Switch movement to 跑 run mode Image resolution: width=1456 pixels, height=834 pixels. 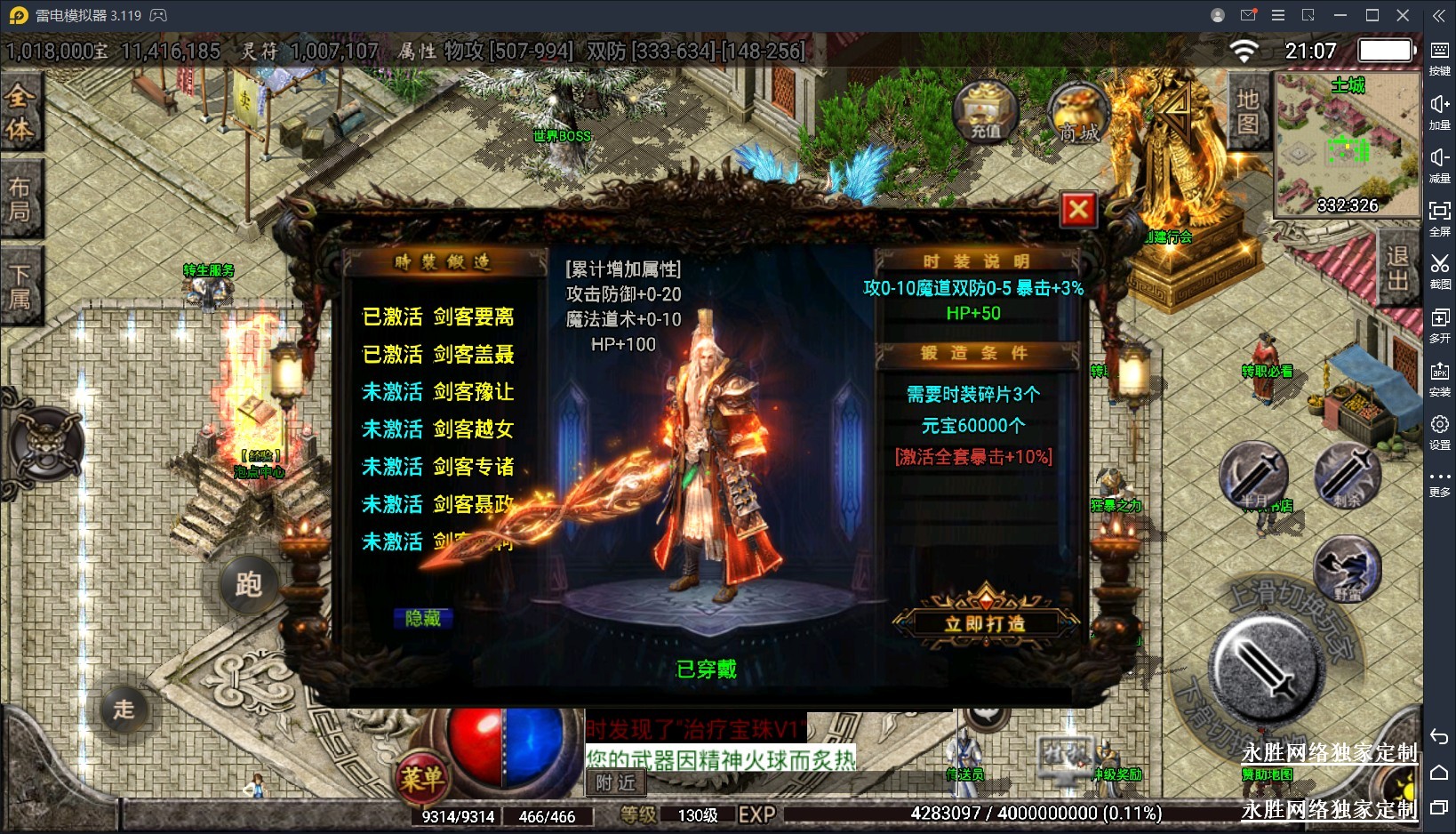point(249,584)
